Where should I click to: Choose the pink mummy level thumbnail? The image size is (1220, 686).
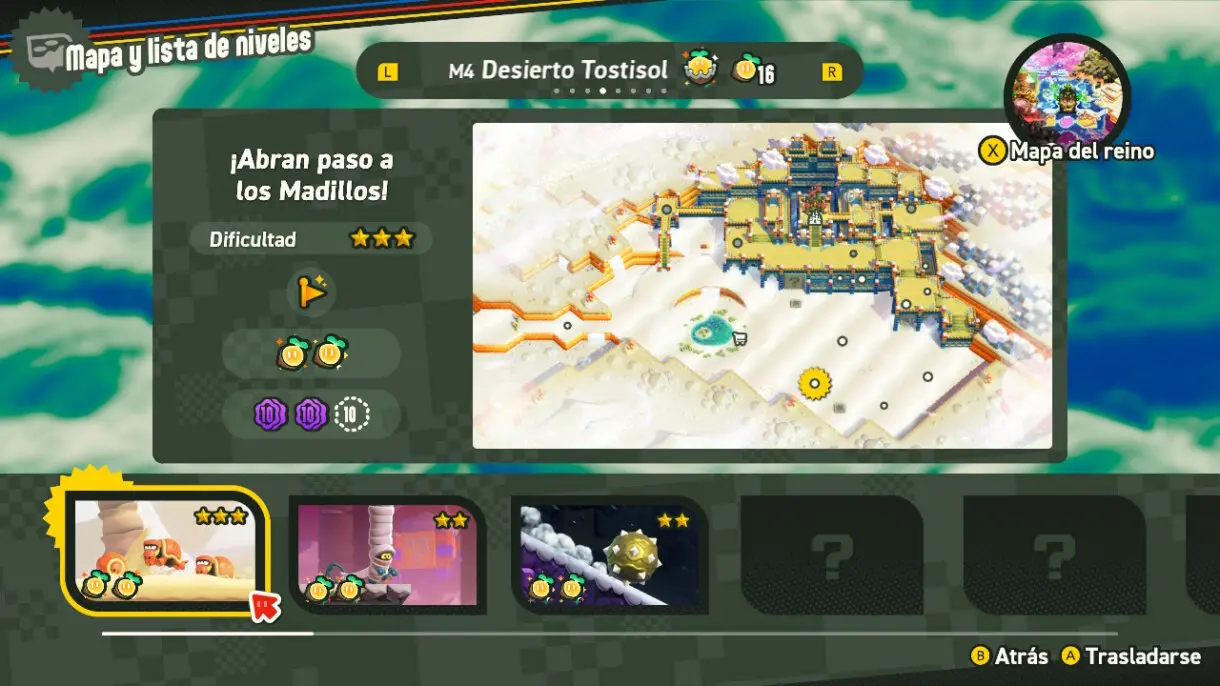(x=387, y=553)
